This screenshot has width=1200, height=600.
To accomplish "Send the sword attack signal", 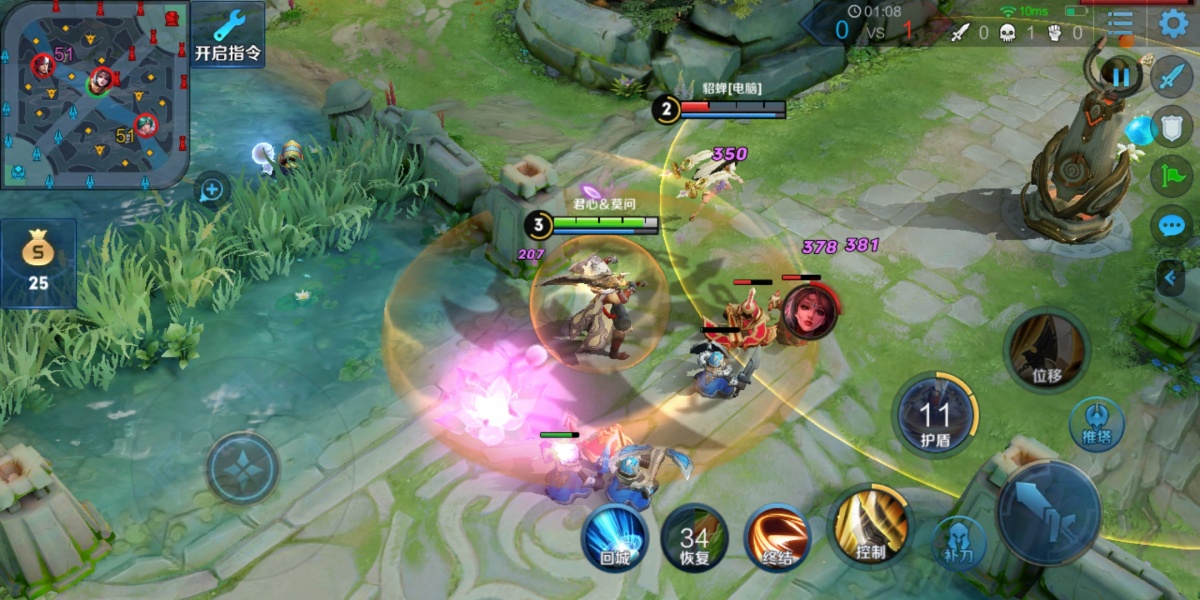I will point(1171,76).
